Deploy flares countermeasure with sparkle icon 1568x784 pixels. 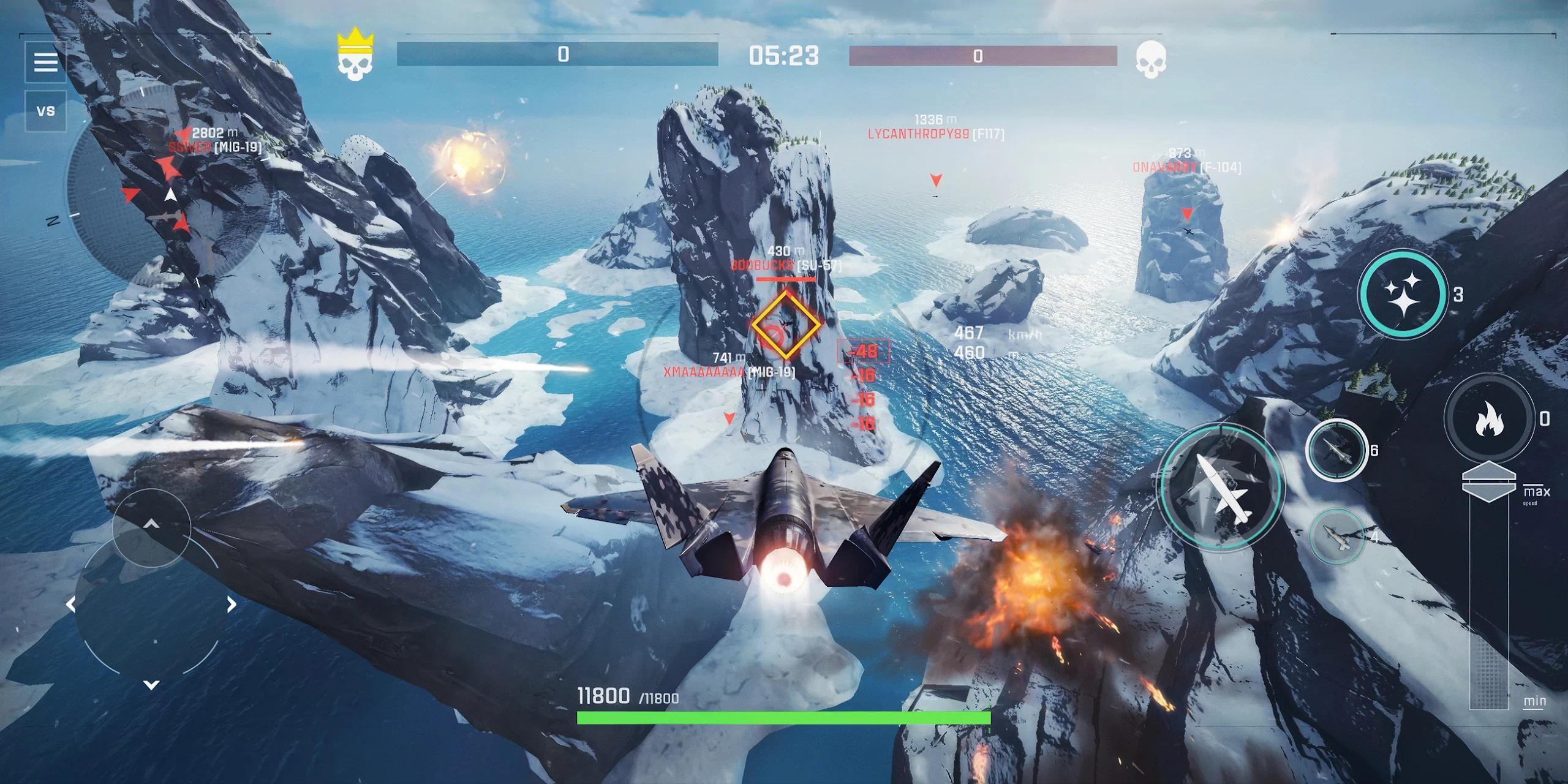click(1403, 294)
